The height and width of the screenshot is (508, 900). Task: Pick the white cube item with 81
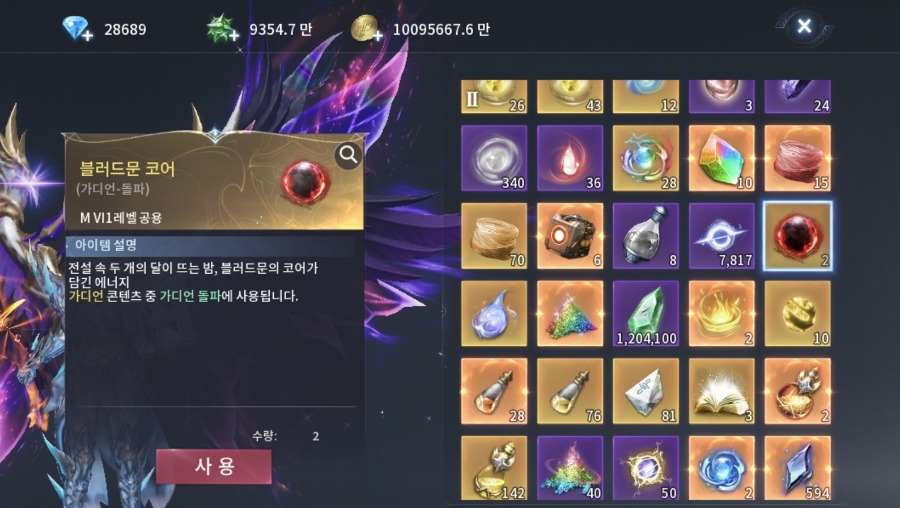(645, 391)
